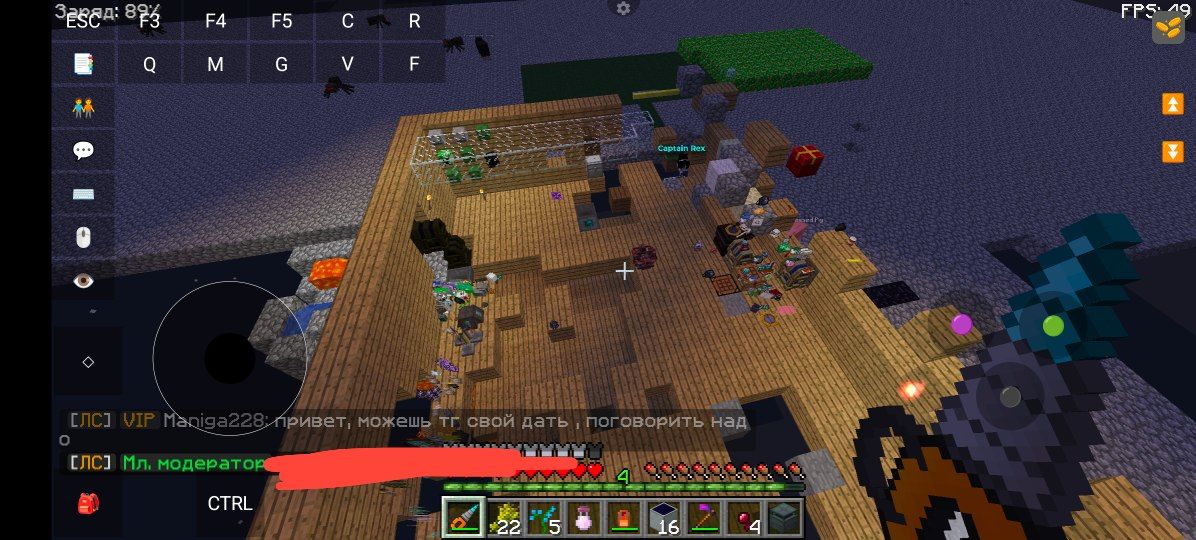
Task: Click the gold coins icon
Action: coord(1168,27)
